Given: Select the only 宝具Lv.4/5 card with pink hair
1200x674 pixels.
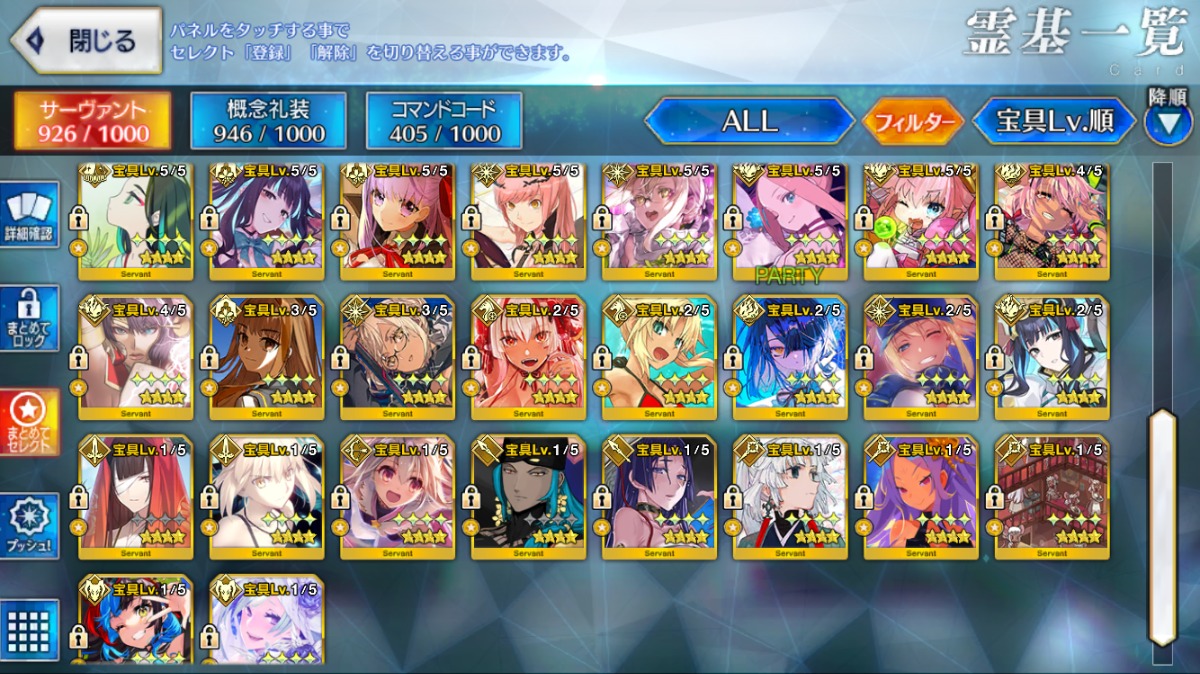Looking at the screenshot, I should point(1052,222).
